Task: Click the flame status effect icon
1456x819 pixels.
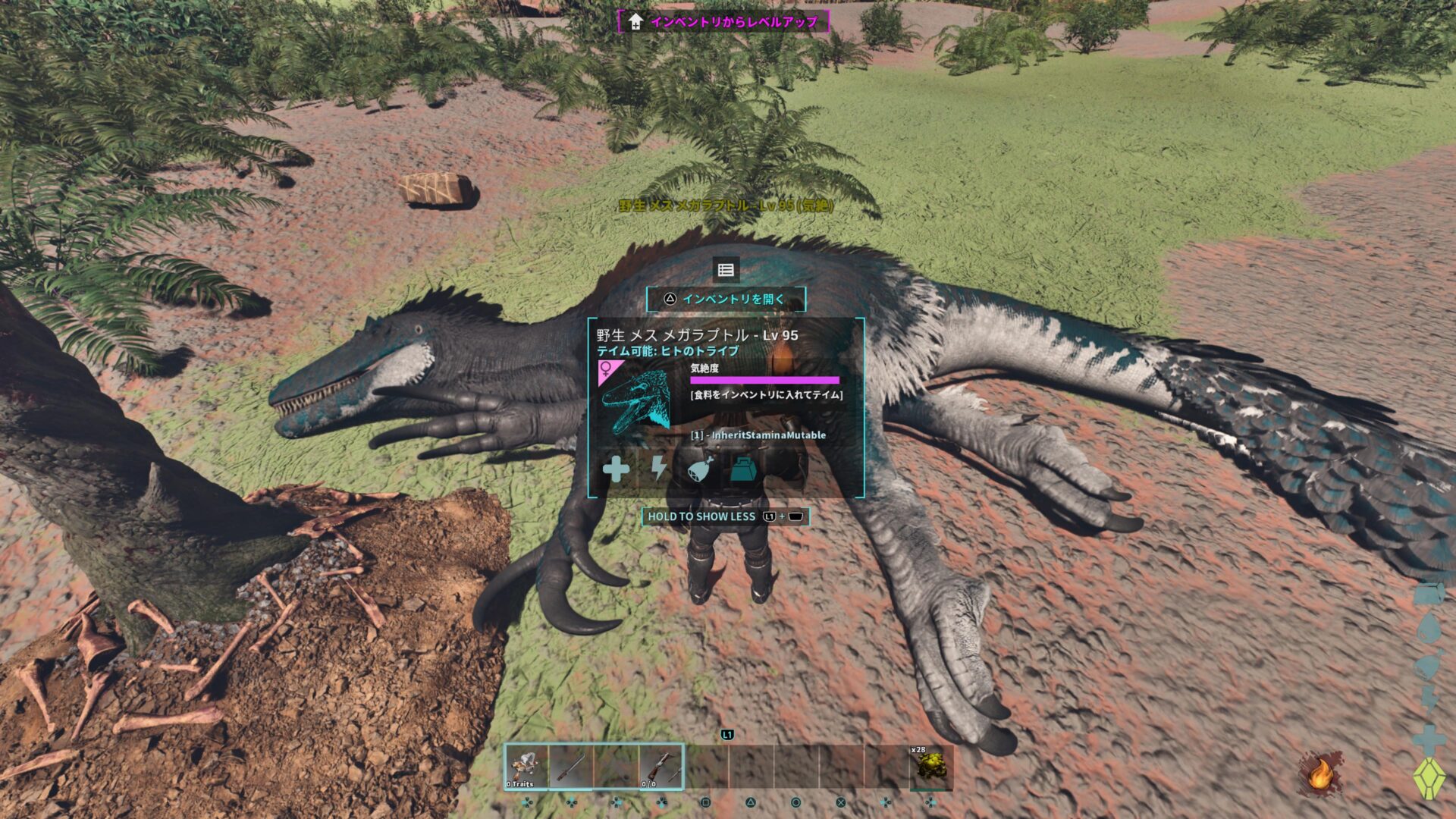Action: (x=1320, y=774)
